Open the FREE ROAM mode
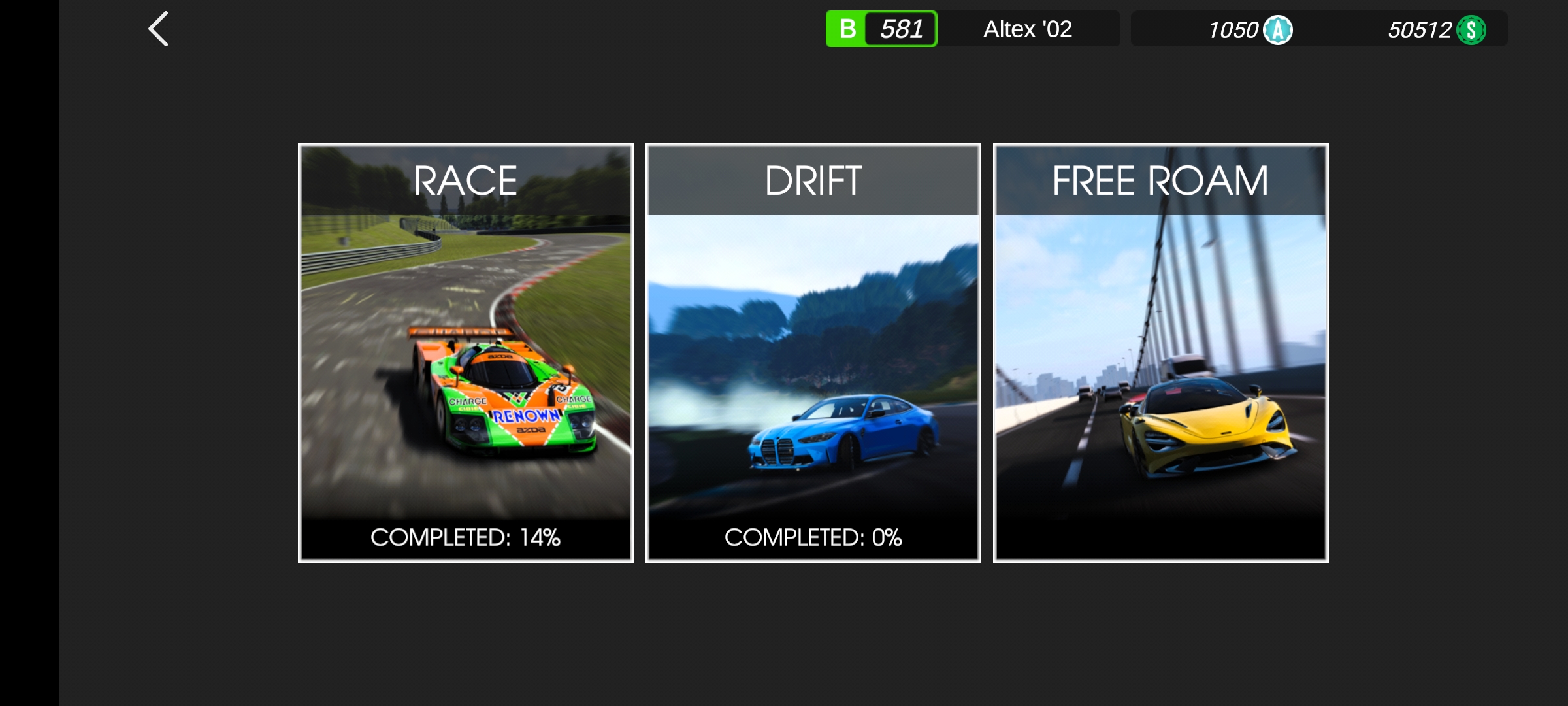The width and height of the screenshot is (1568, 706). click(x=1161, y=353)
